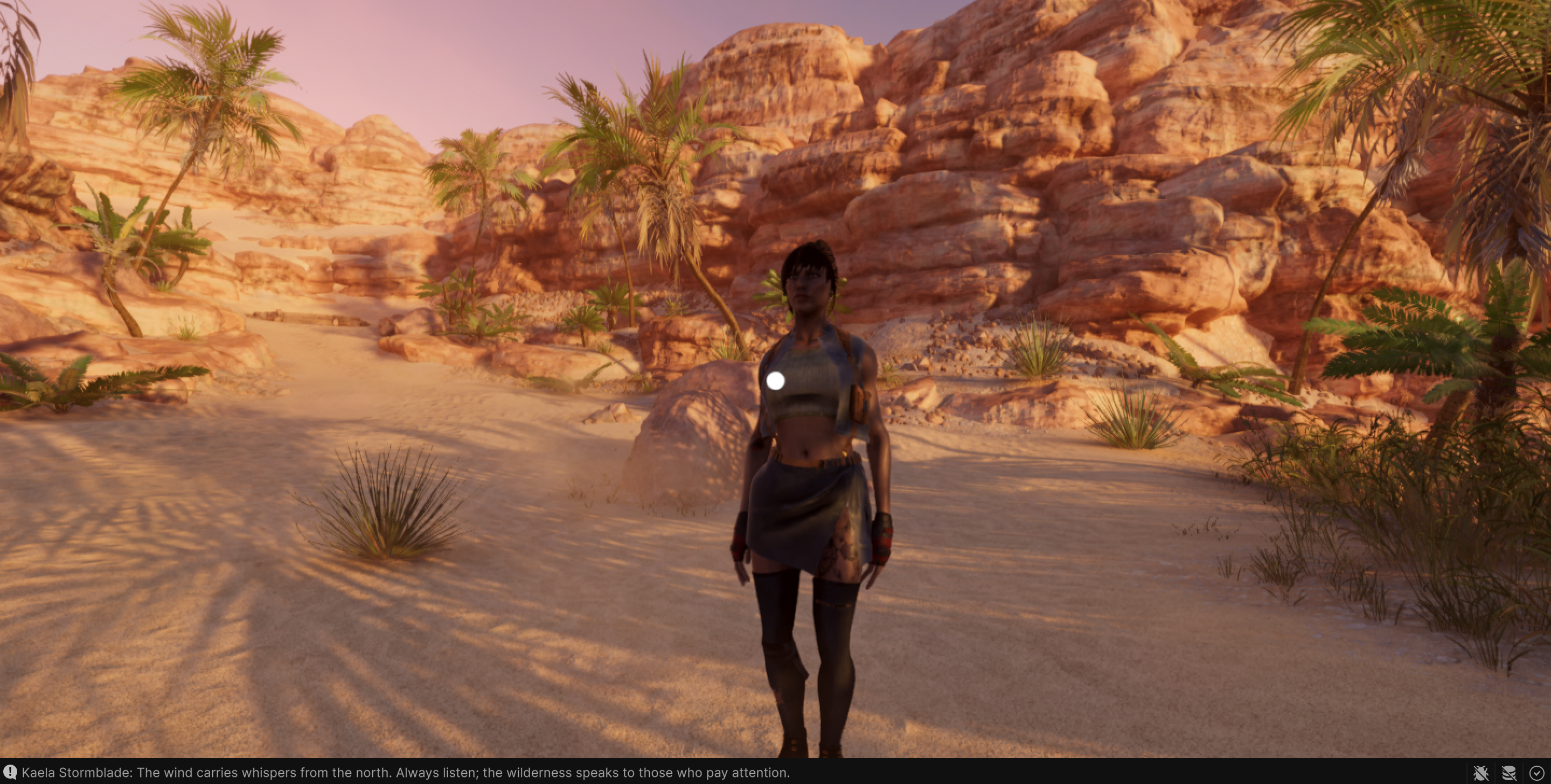This screenshot has height=784, width=1551.
Task: Toggle the crossed-out database stack icon
Action: click(1509, 773)
